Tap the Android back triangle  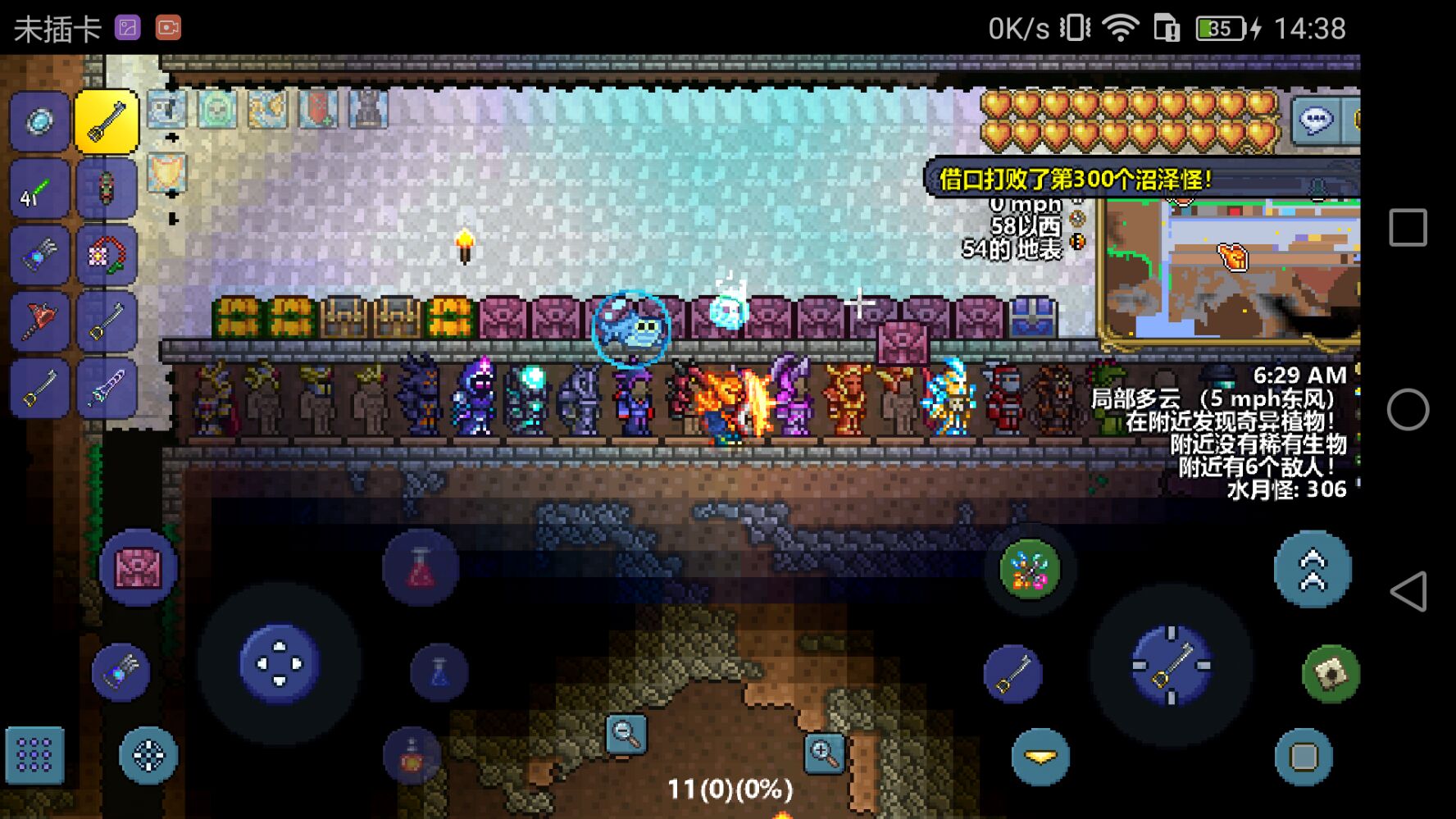pyautogui.click(x=1408, y=591)
